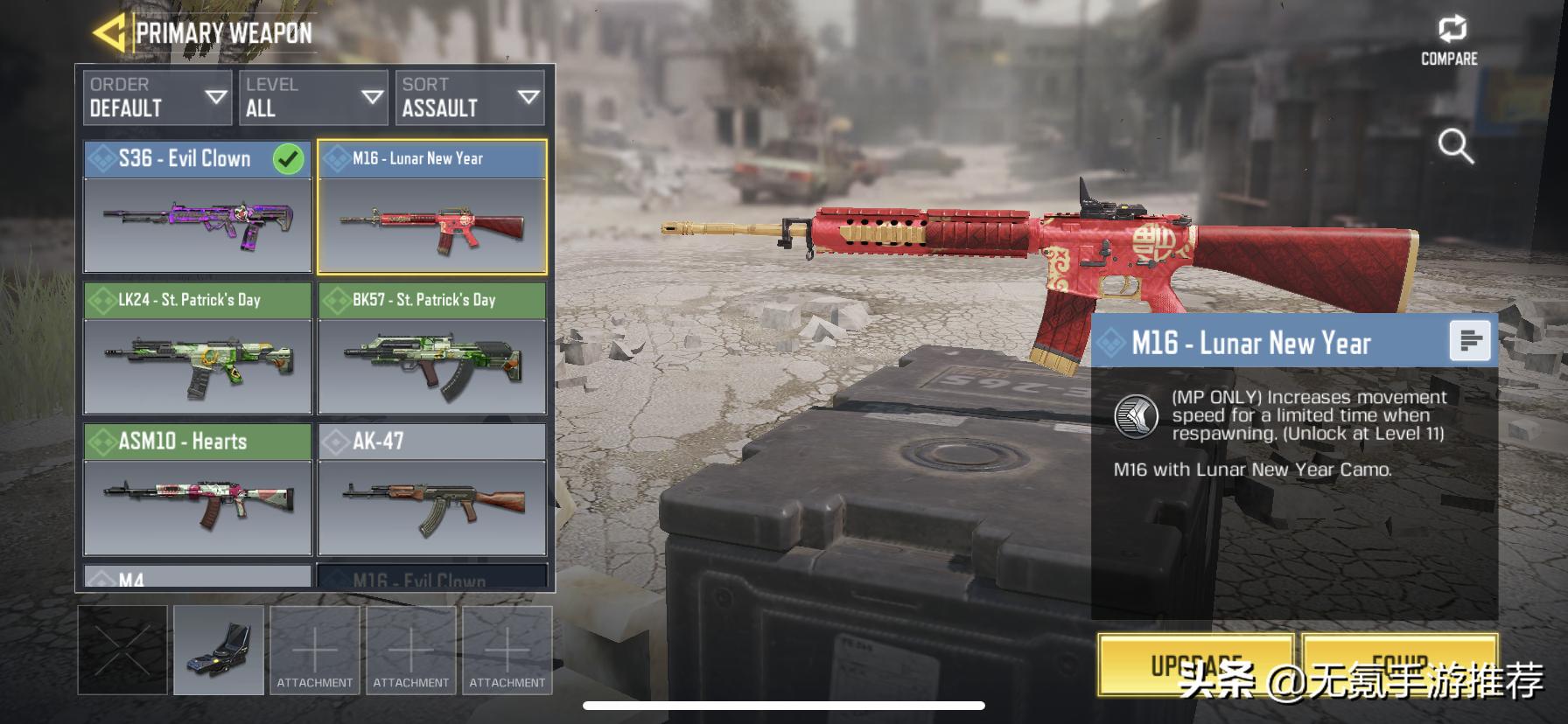This screenshot has height=724, width=1568.
Task: Select the ASM10 - Hearts weapon
Action: click(198, 490)
